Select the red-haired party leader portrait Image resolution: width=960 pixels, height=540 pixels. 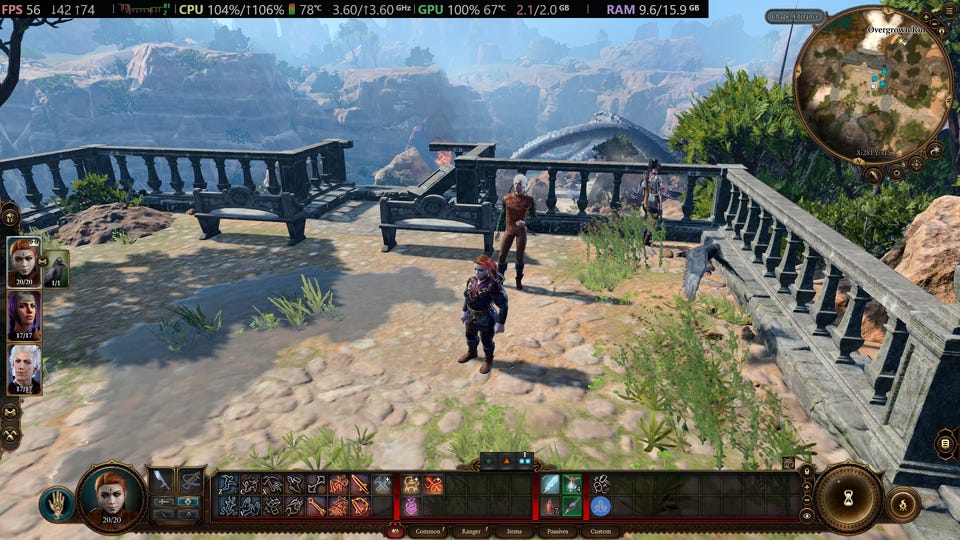[24, 262]
